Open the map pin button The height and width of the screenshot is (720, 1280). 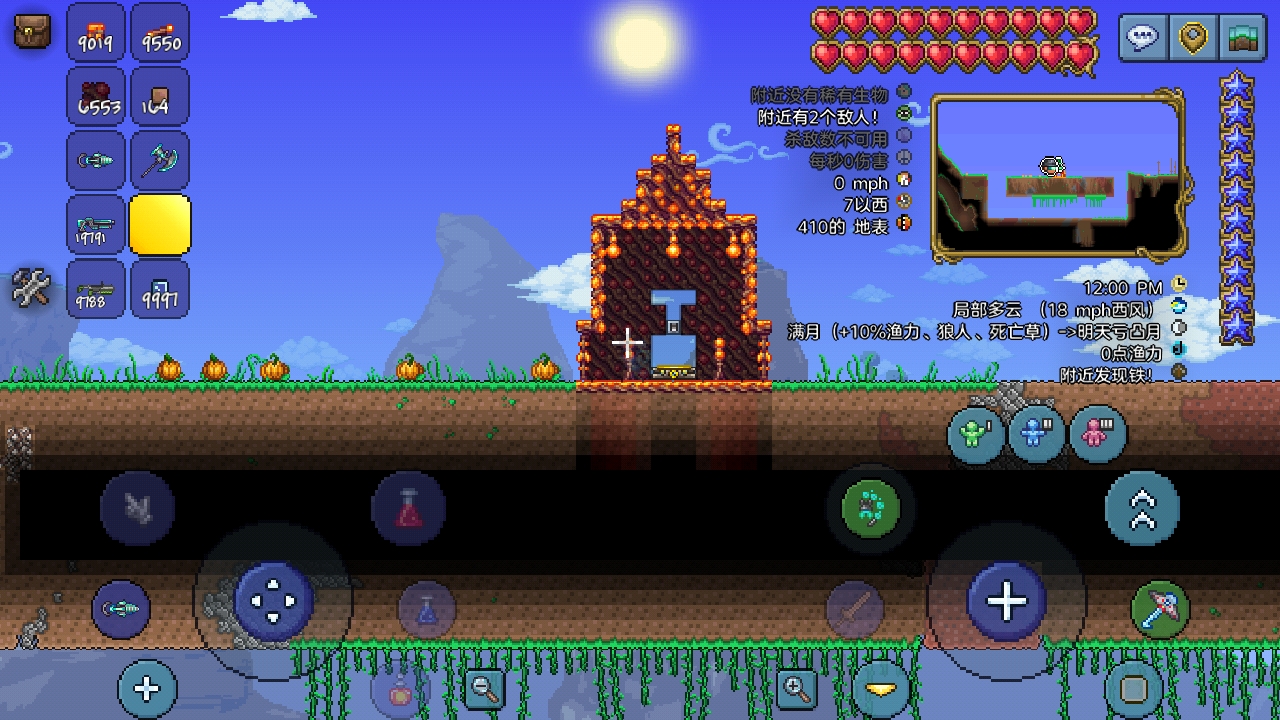tap(1192, 38)
